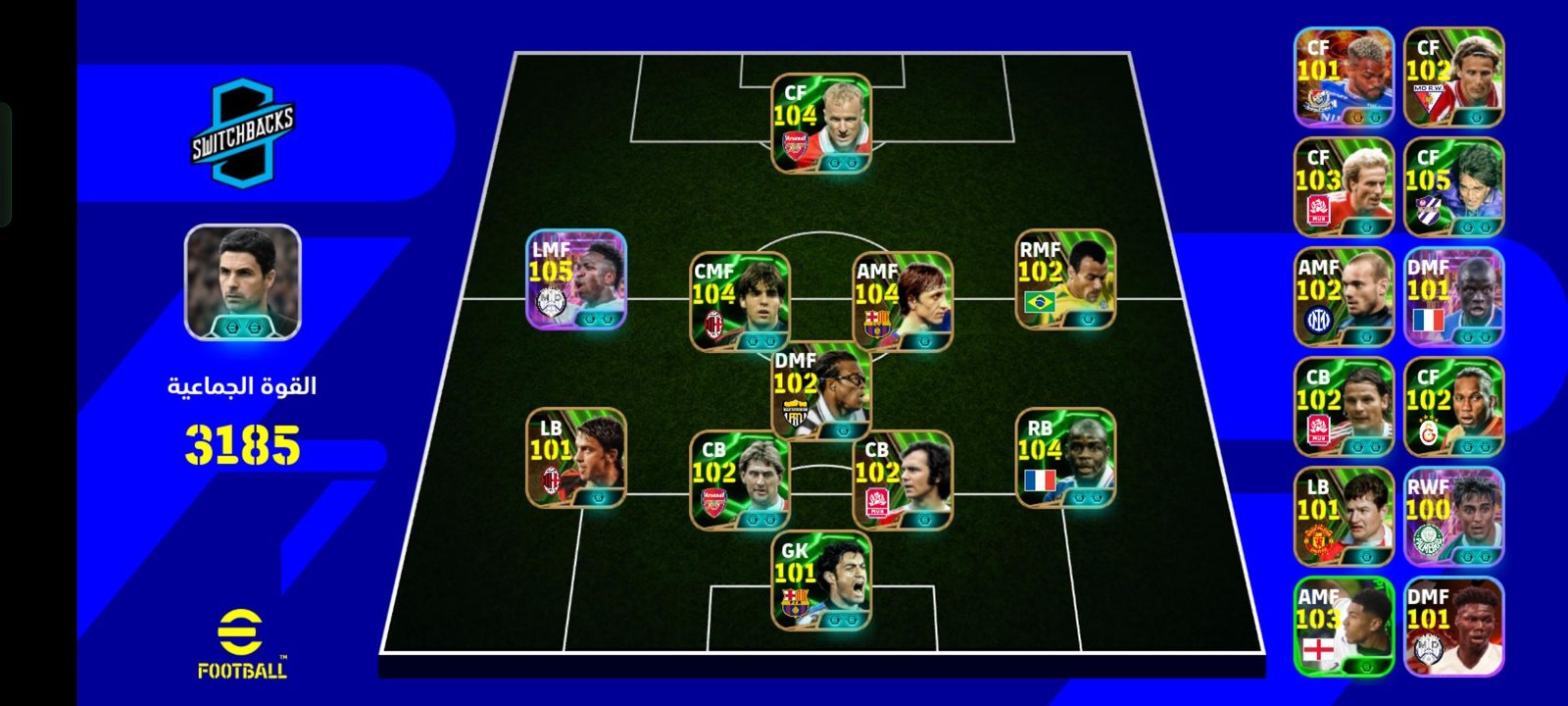The height and width of the screenshot is (706, 1568).
Task: Choose the DMF 102 player card
Action: [821, 390]
